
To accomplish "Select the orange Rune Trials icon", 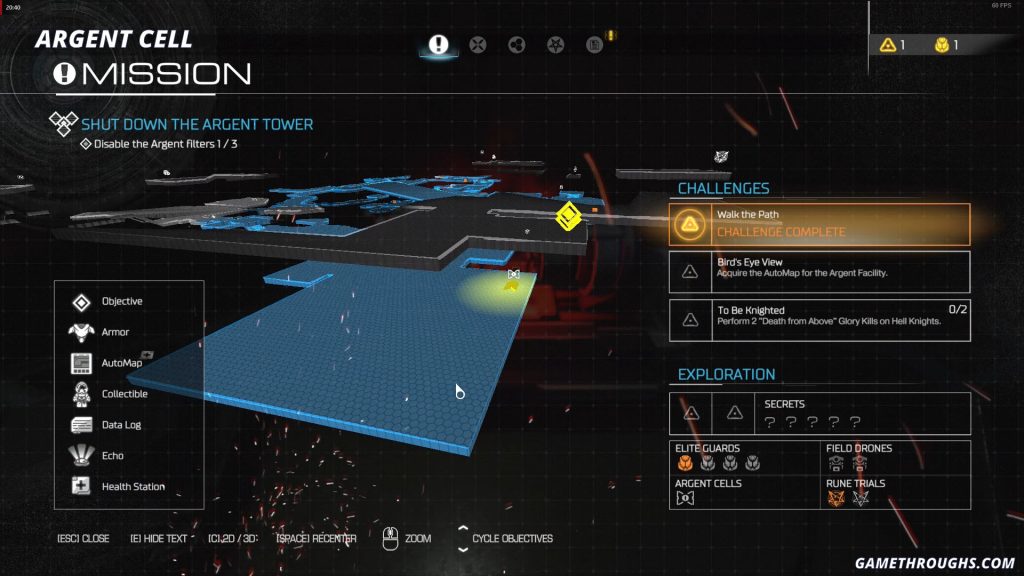I will [836, 498].
